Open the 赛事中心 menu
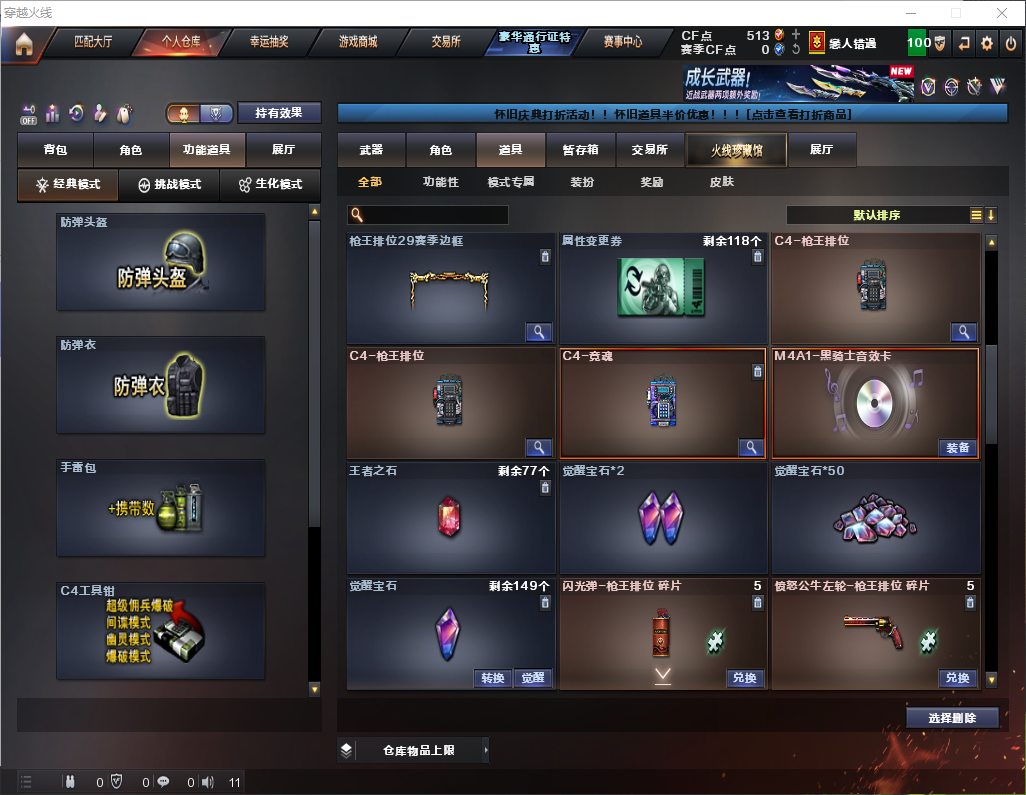 click(622, 43)
